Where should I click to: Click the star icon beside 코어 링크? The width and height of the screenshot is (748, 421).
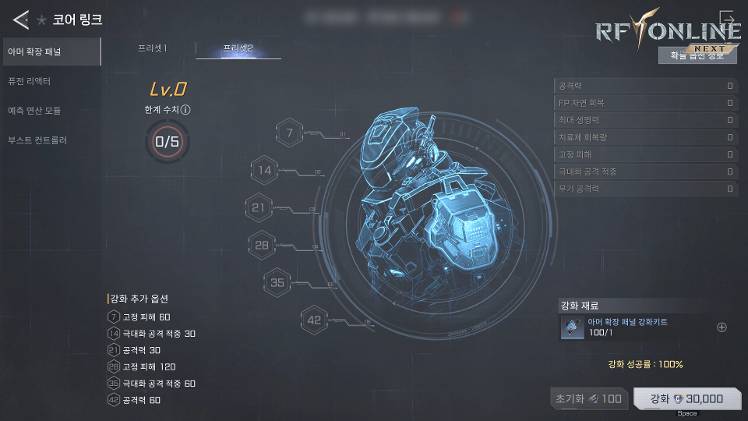click(x=42, y=19)
